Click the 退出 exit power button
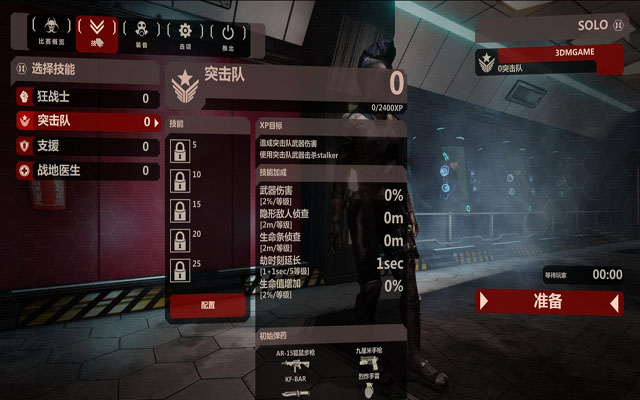 228,32
